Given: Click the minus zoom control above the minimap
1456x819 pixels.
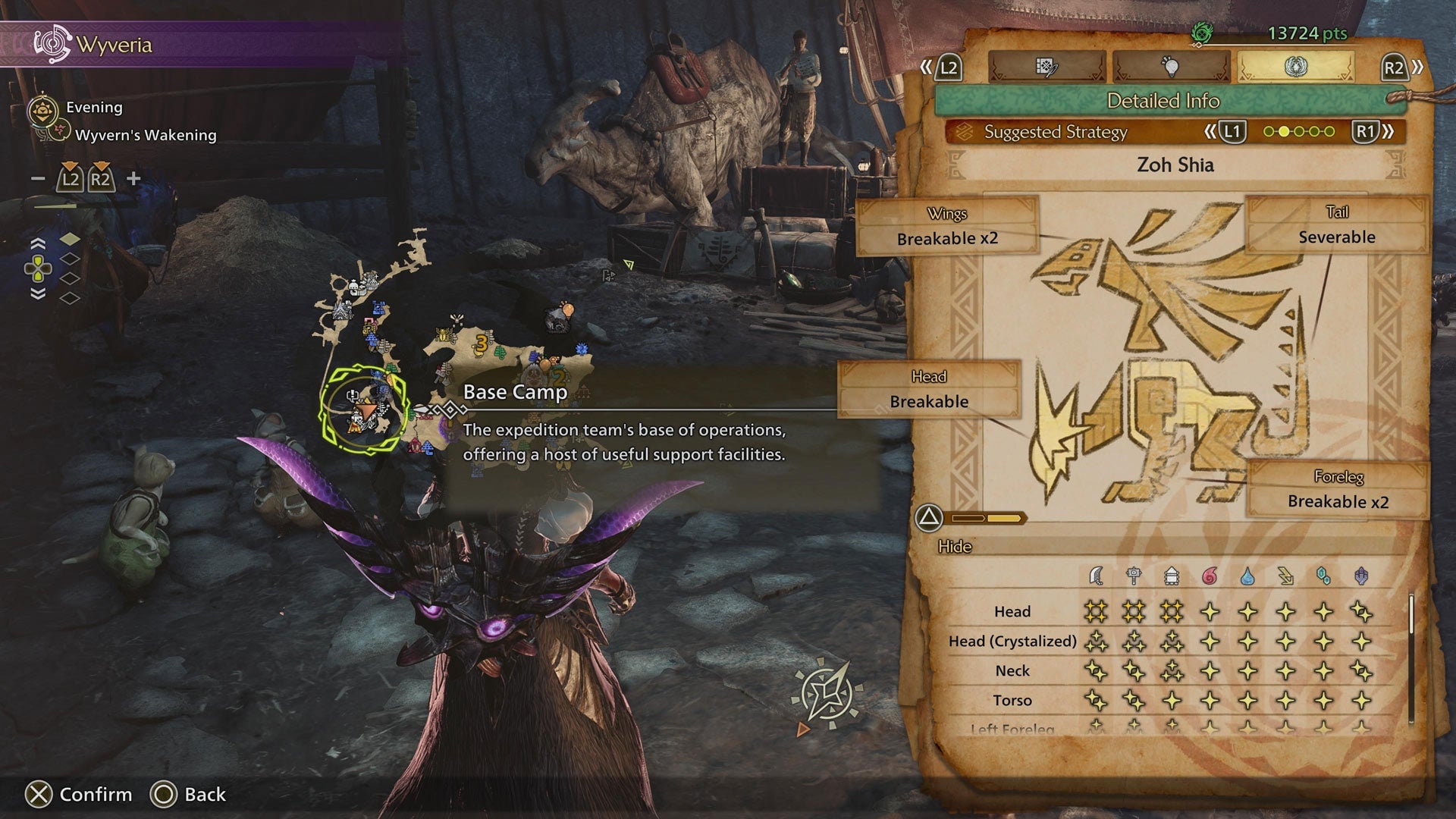Looking at the screenshot, I should (x=36, y=178).
